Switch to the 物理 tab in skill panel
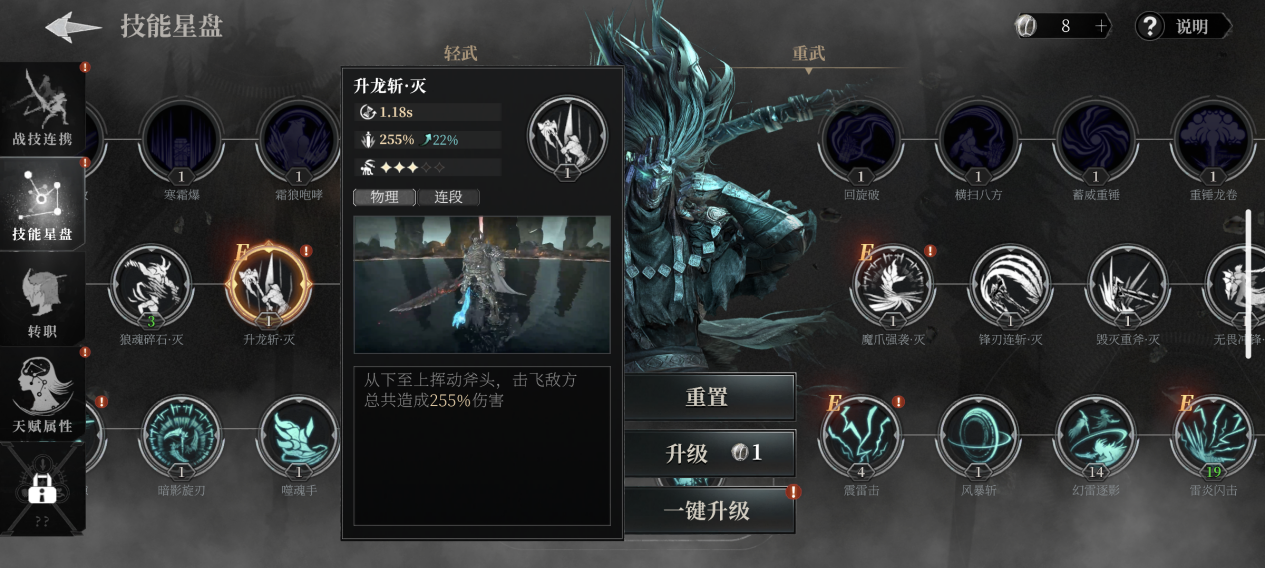The height and width of the screenshot is (568, 1265). [384, 197]
